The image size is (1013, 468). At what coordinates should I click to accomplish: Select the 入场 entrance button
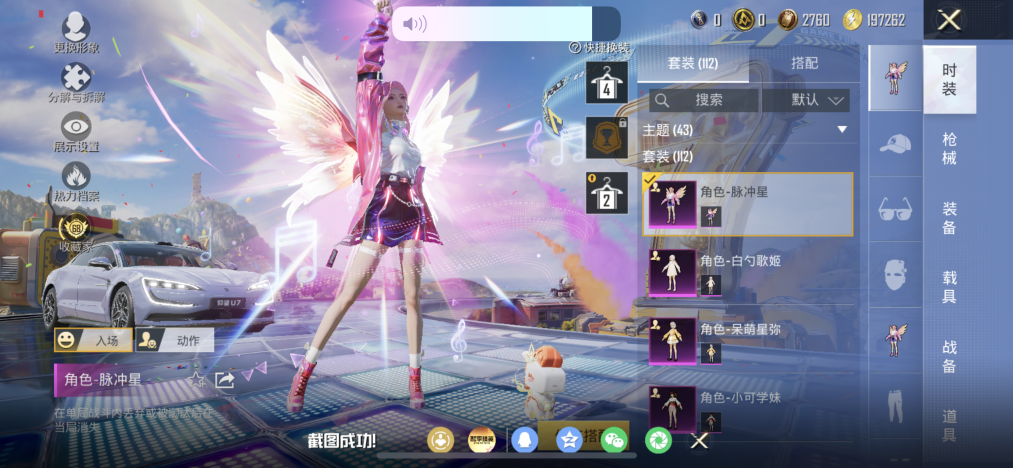click(x=93, y=340)
